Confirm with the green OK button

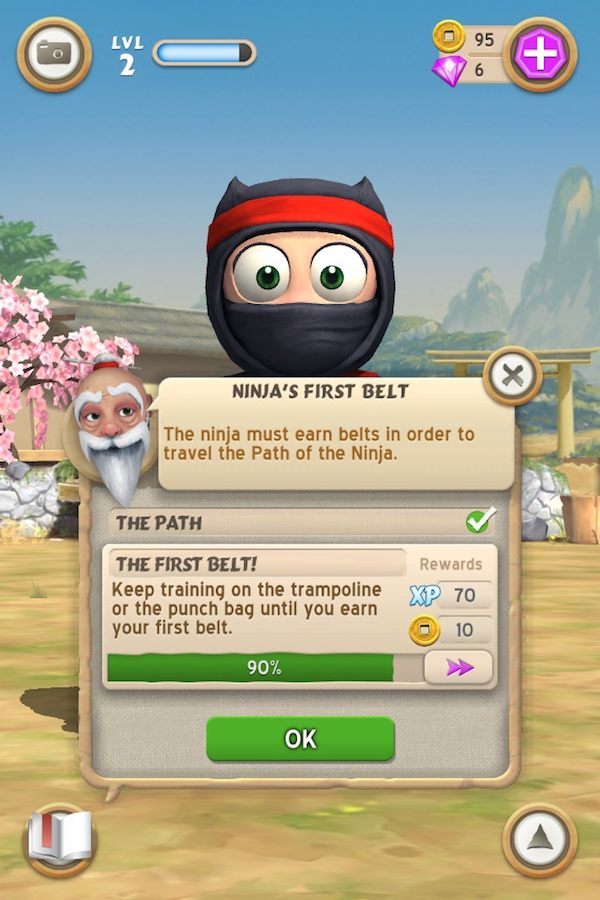[x=300, y=738]
